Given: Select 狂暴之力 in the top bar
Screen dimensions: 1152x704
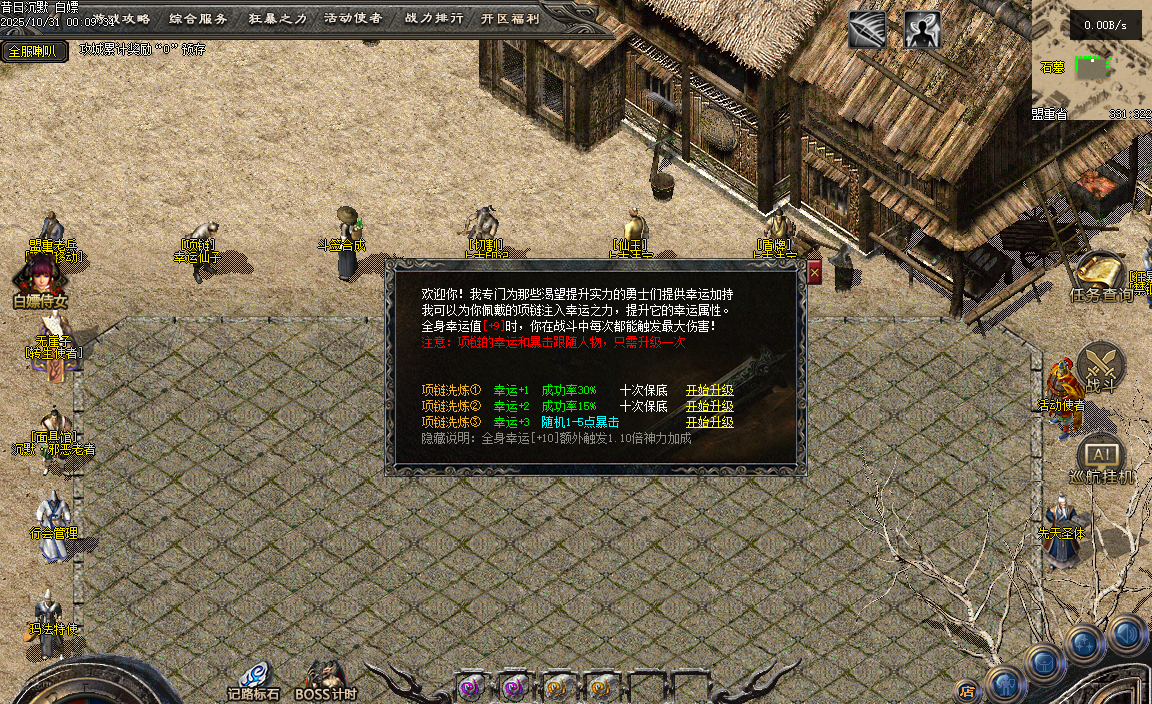Looking at the screenshot, I should (277, 18).
